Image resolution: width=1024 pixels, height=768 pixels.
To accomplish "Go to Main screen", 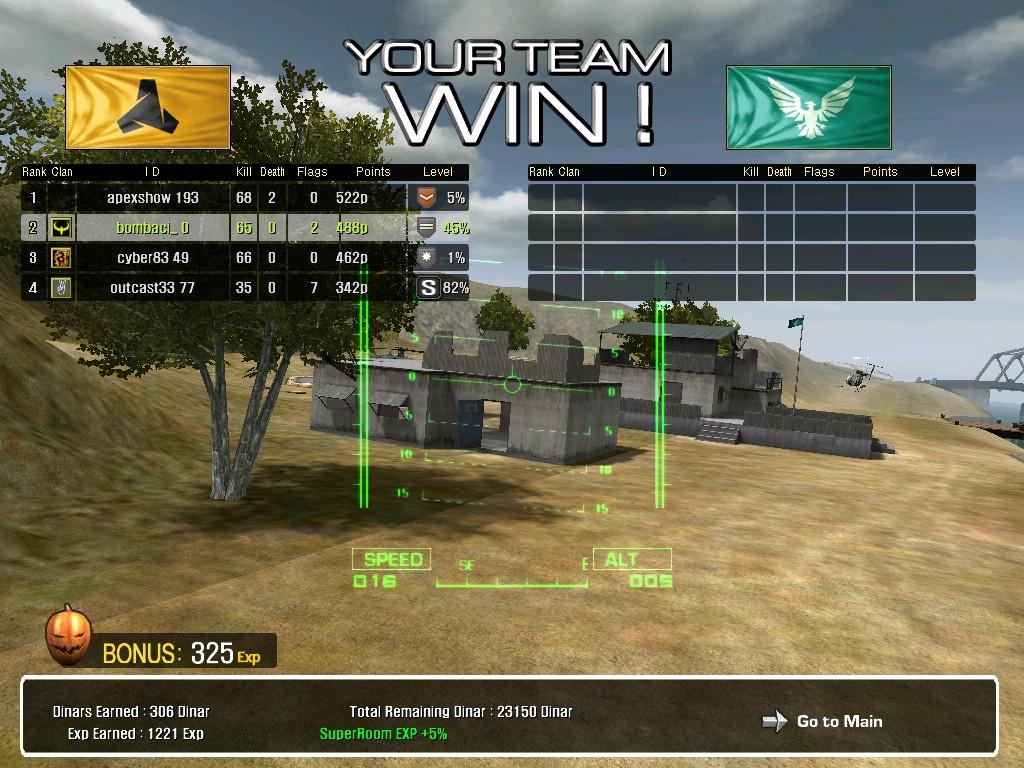I will coord(824,721).
